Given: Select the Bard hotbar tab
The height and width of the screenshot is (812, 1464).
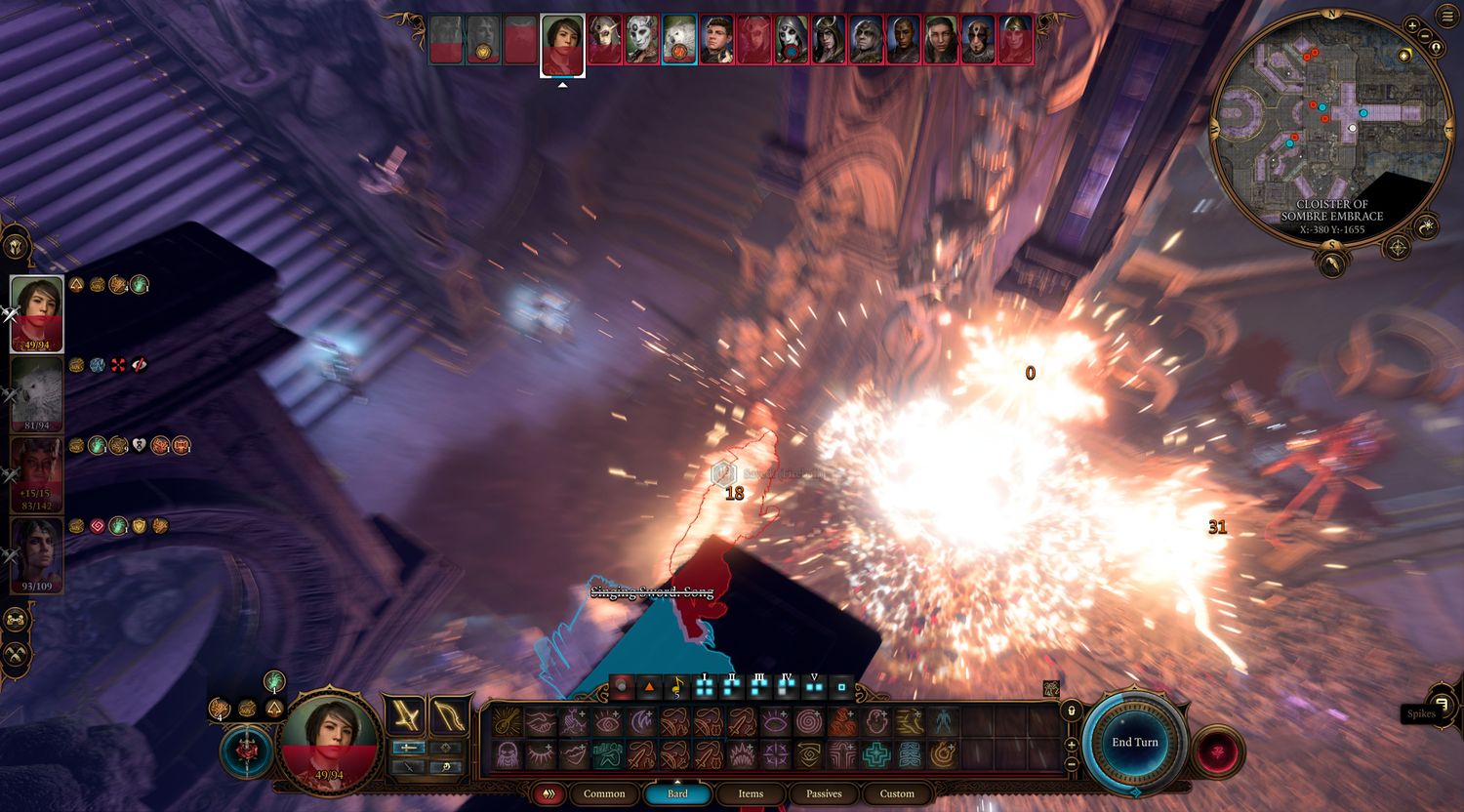Looking at the screenshot, I should point(677,793).
